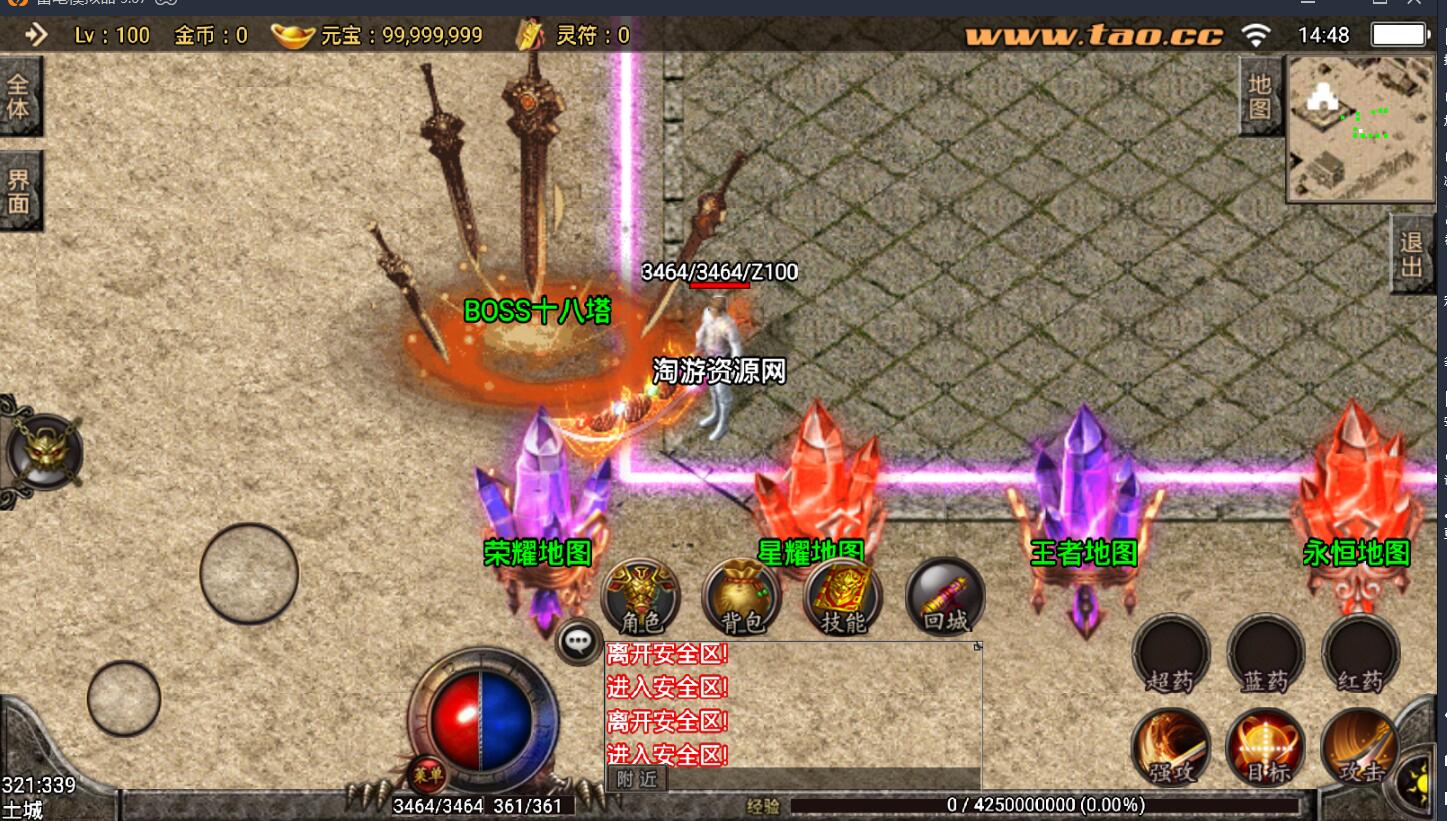Open the 技能 skills book
This screenshot has height=821, width=1447.
[843, 597]
